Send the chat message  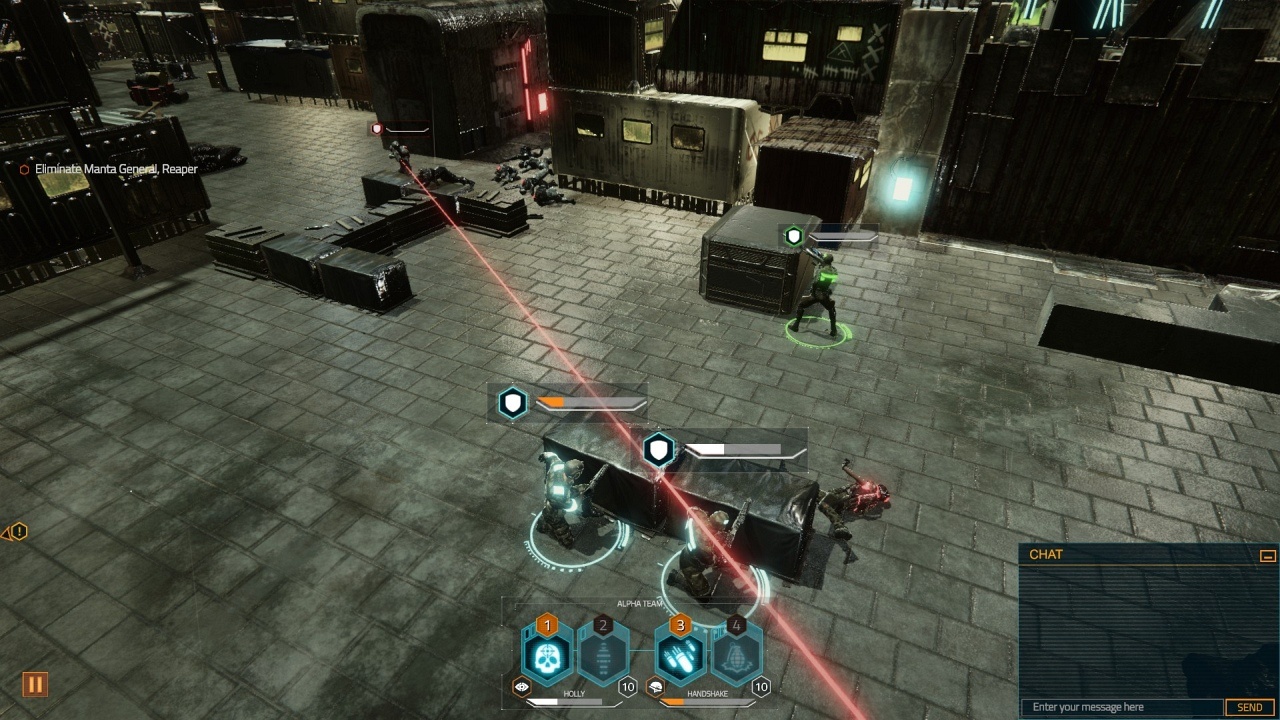[x=1250, y=707]
